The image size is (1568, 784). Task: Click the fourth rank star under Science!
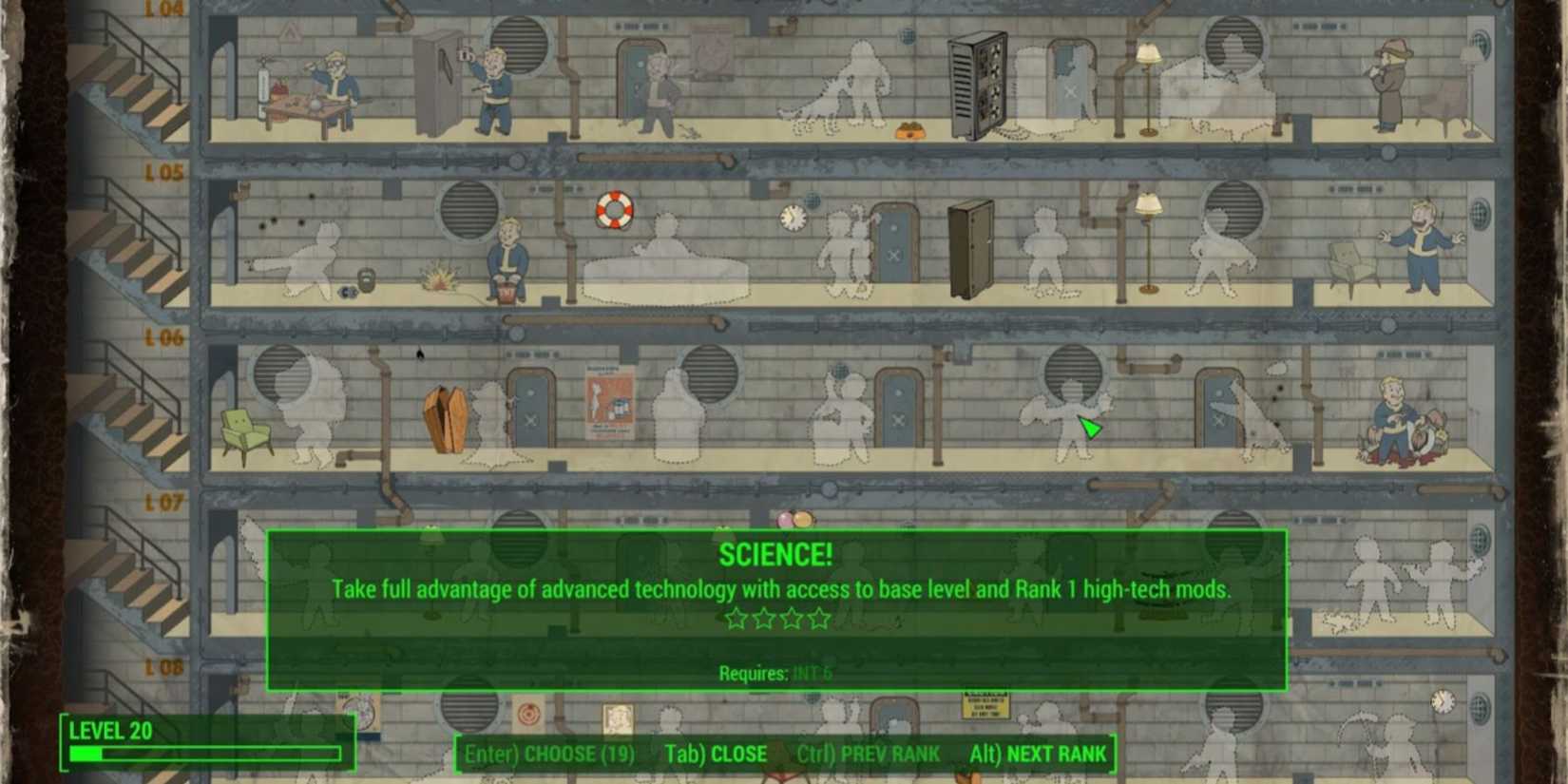(820, 618)
